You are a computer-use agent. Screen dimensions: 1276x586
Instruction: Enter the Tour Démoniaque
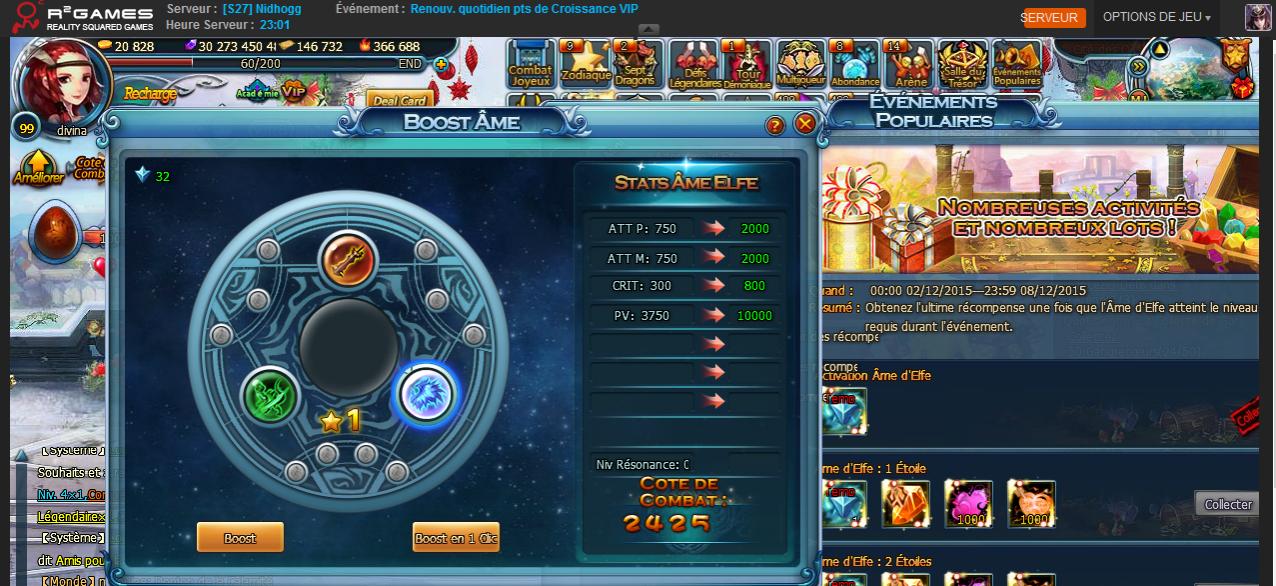[747, 65]
